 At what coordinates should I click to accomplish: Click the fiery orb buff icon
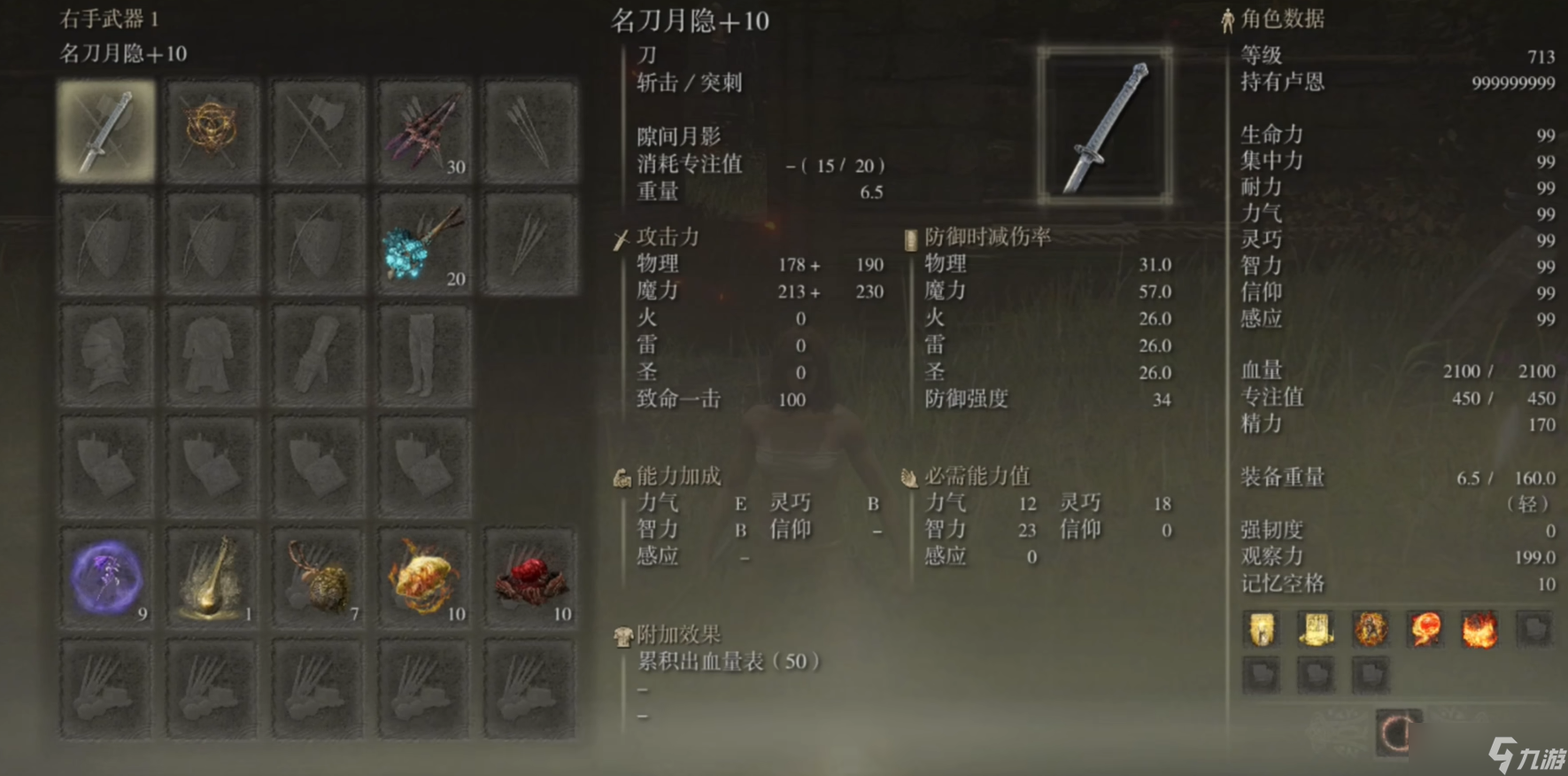tap(1426, 631)
